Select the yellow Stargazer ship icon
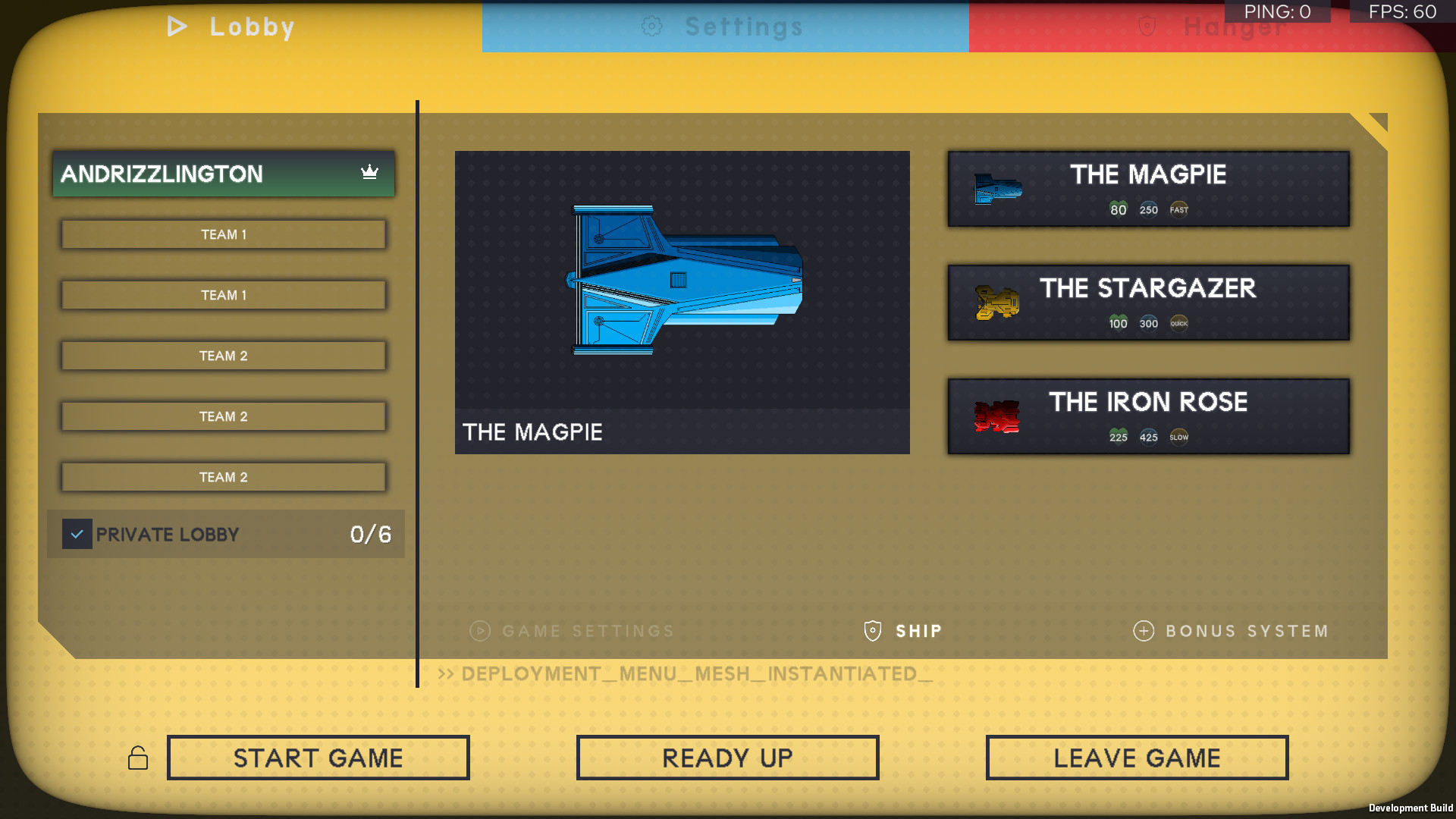This screenshot has height=819, width=1456. point(996,303)
